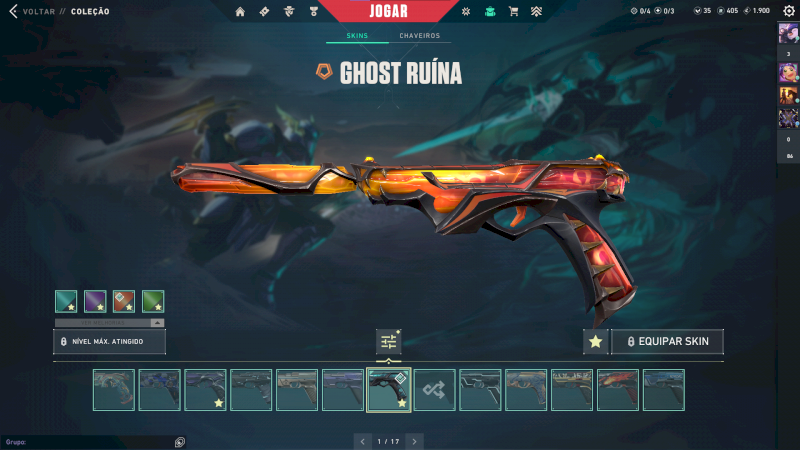Screen dimensions: 800x450
Task: Go to previous page of skins
Action: click(x=363, y=440)
